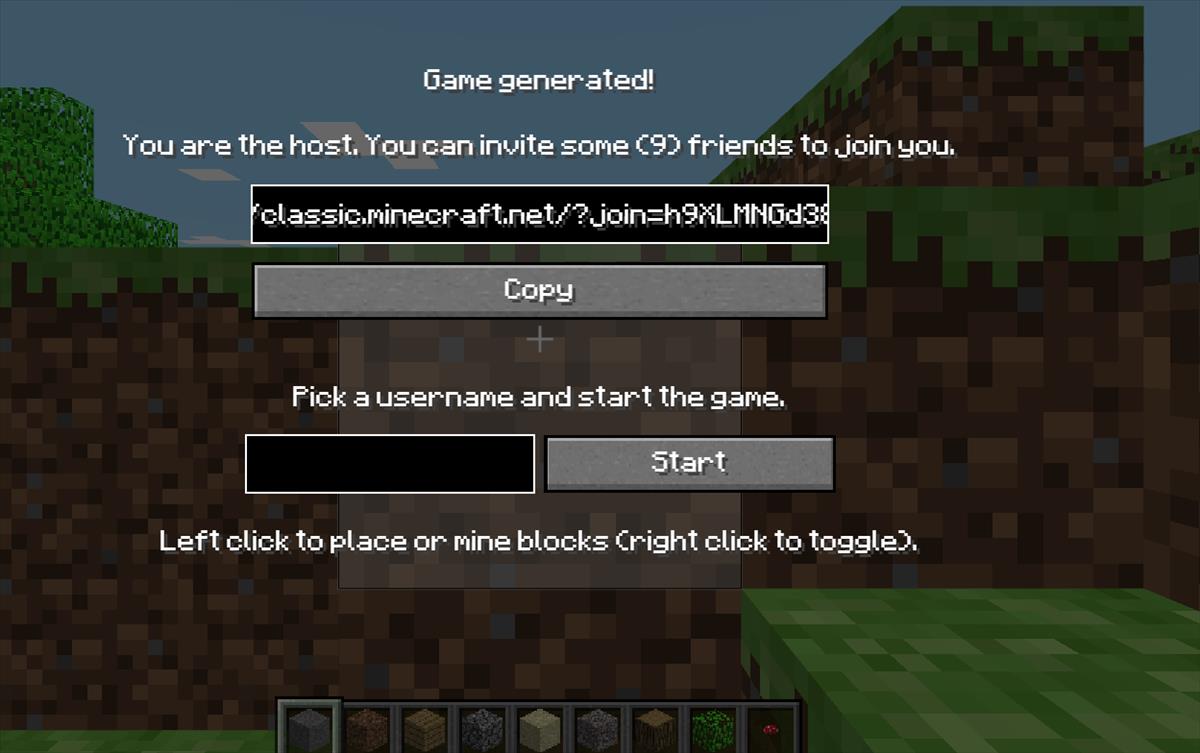Copy the invite link
The image size is (1200, 753).
pos(540,291)
